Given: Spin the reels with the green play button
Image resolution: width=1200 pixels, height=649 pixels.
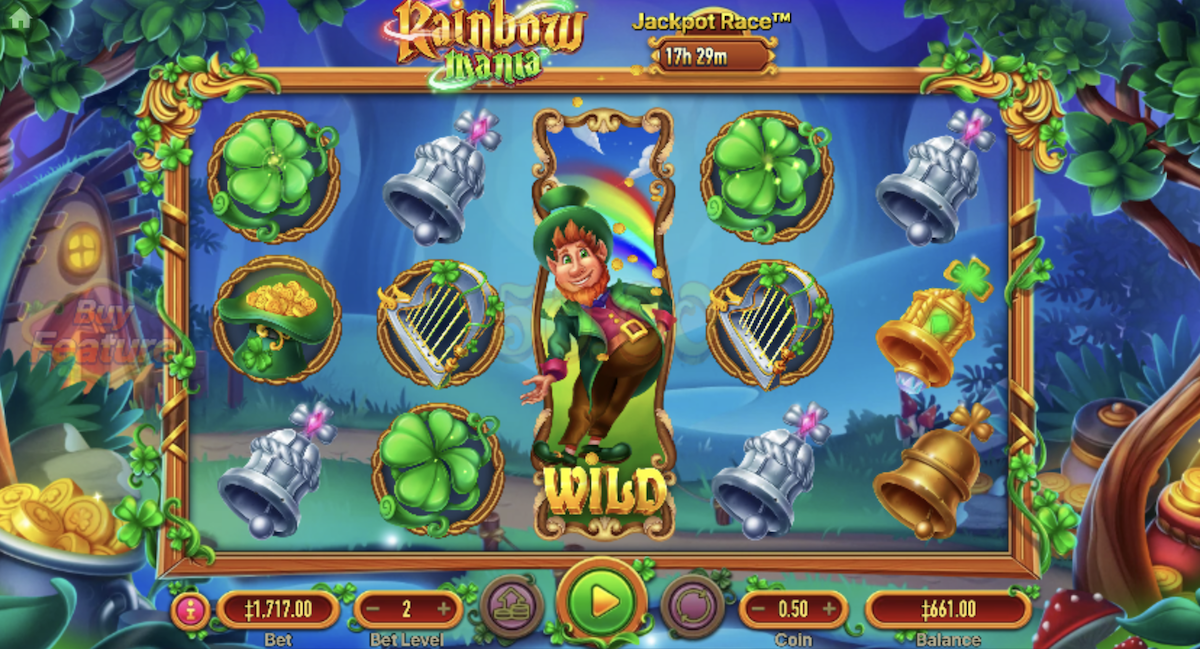Looking at the screenshot, I should point(601,602).
